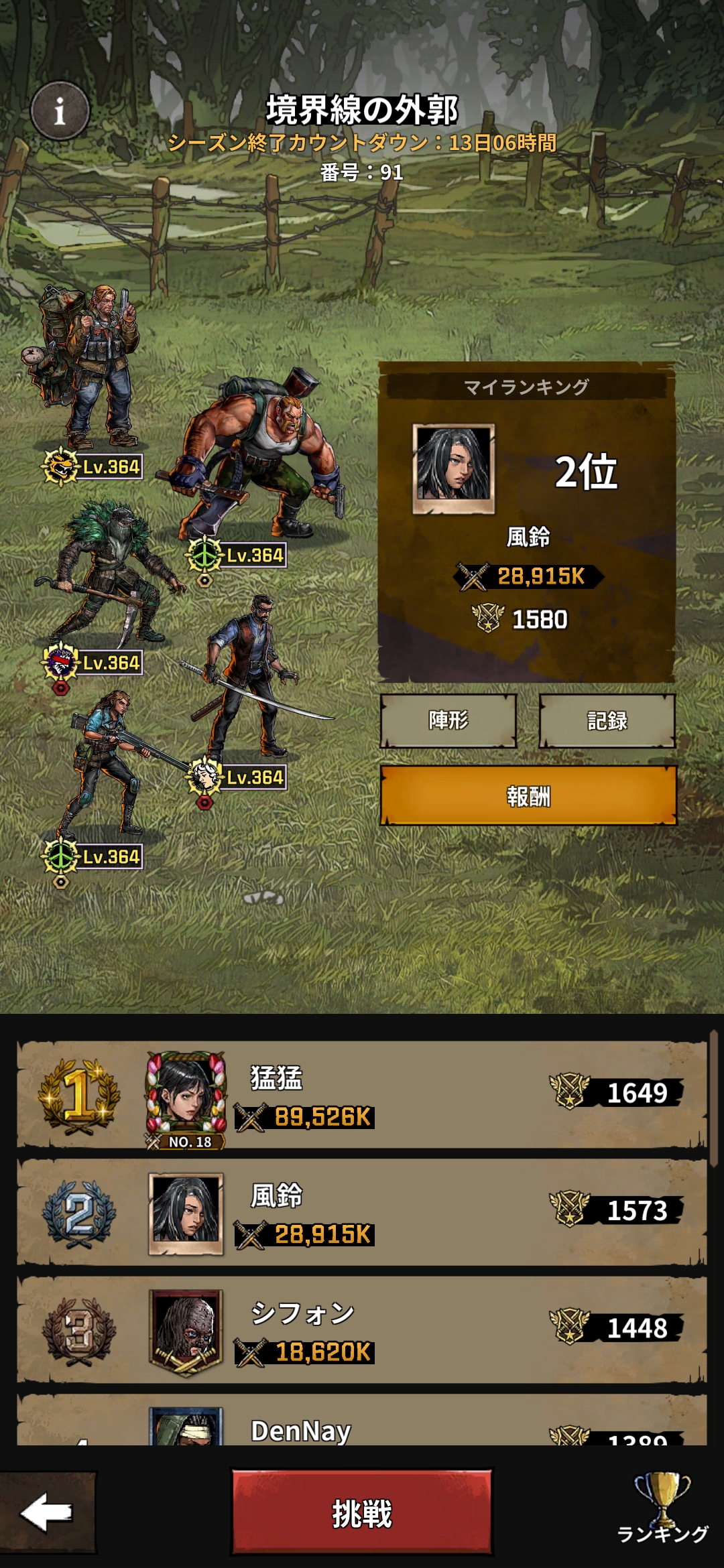View the 記録 battle records
Viewport: 724px width, 1568px height.
(607, 720)
